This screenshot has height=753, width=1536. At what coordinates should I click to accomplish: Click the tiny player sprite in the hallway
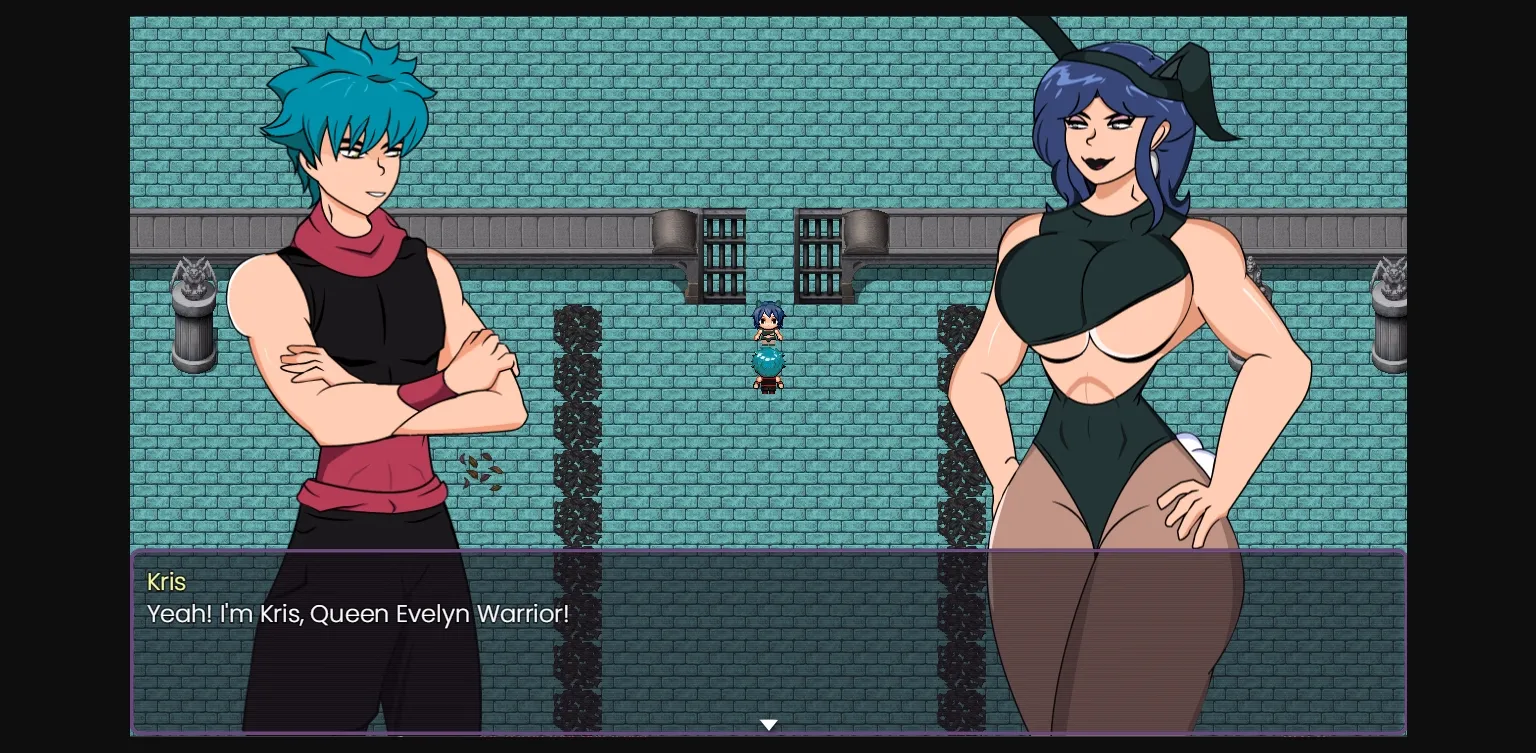[x=768, y=322]
